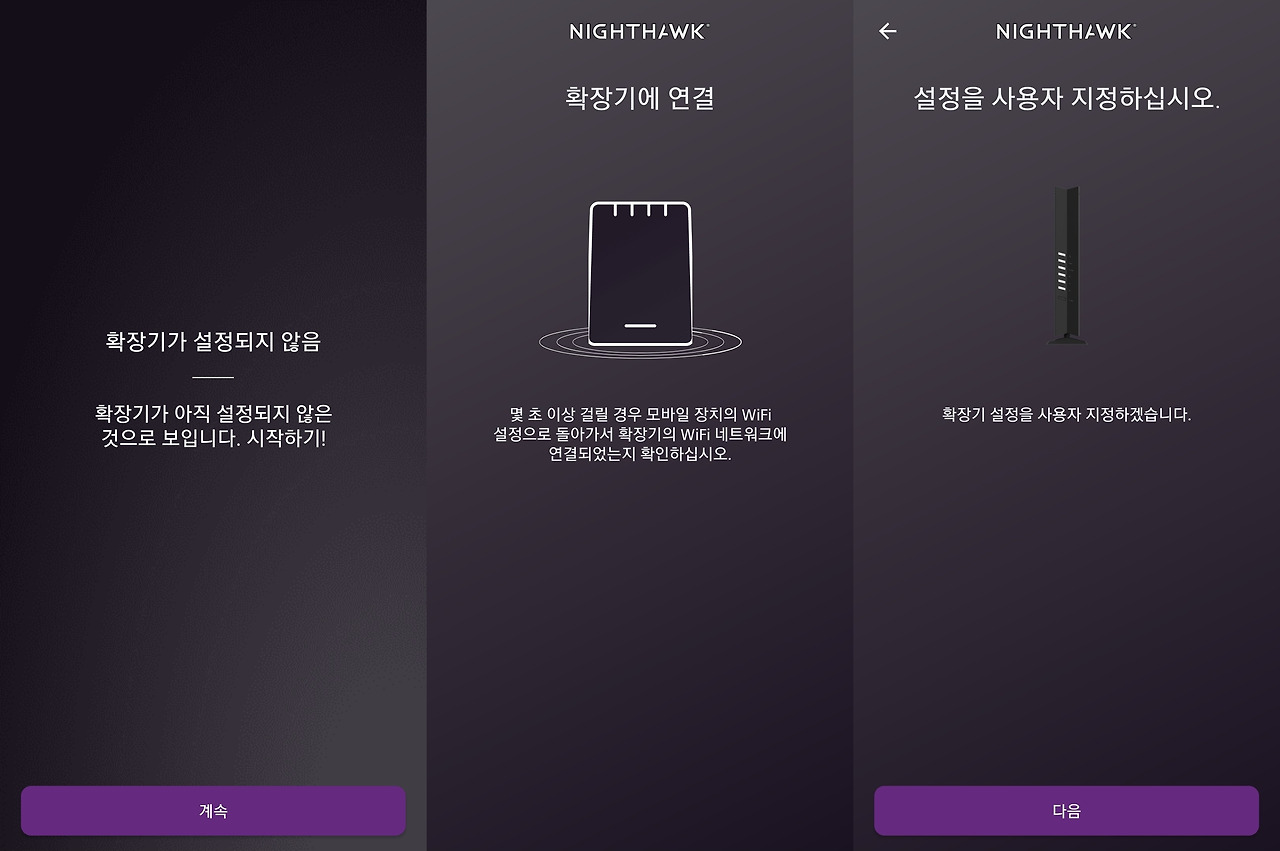Click the 확장기에 연결 heading

640,96
